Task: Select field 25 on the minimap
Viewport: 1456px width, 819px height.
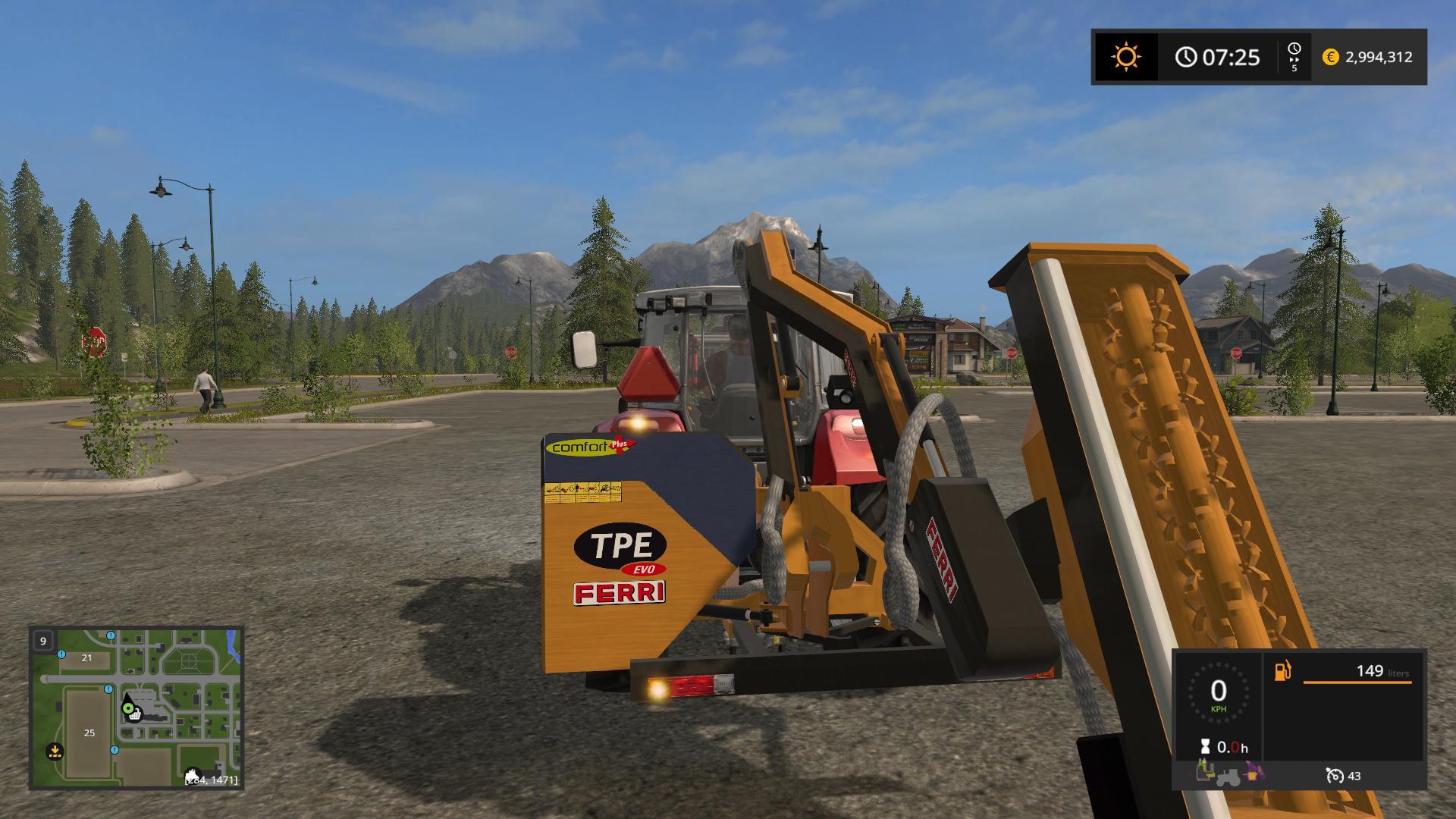Action: coord(89,733)
